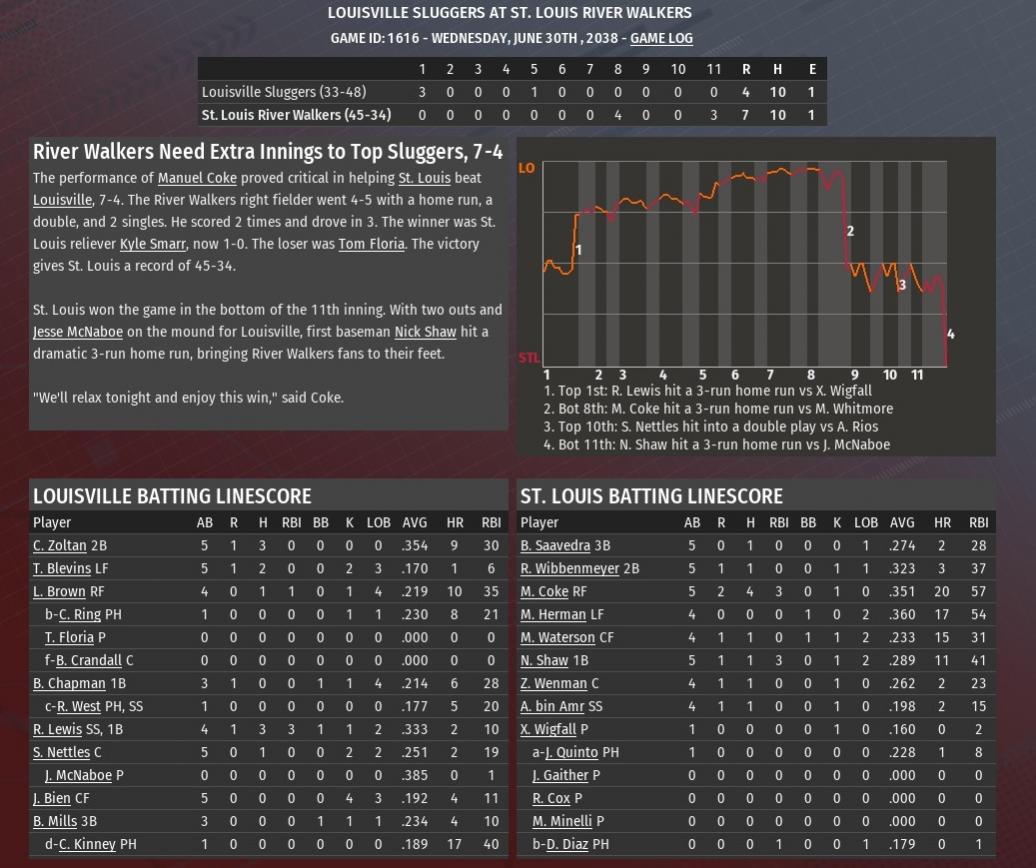Select X. Wigfall in St. Louis linescore

pyautogui.click(x=548, y=730)
